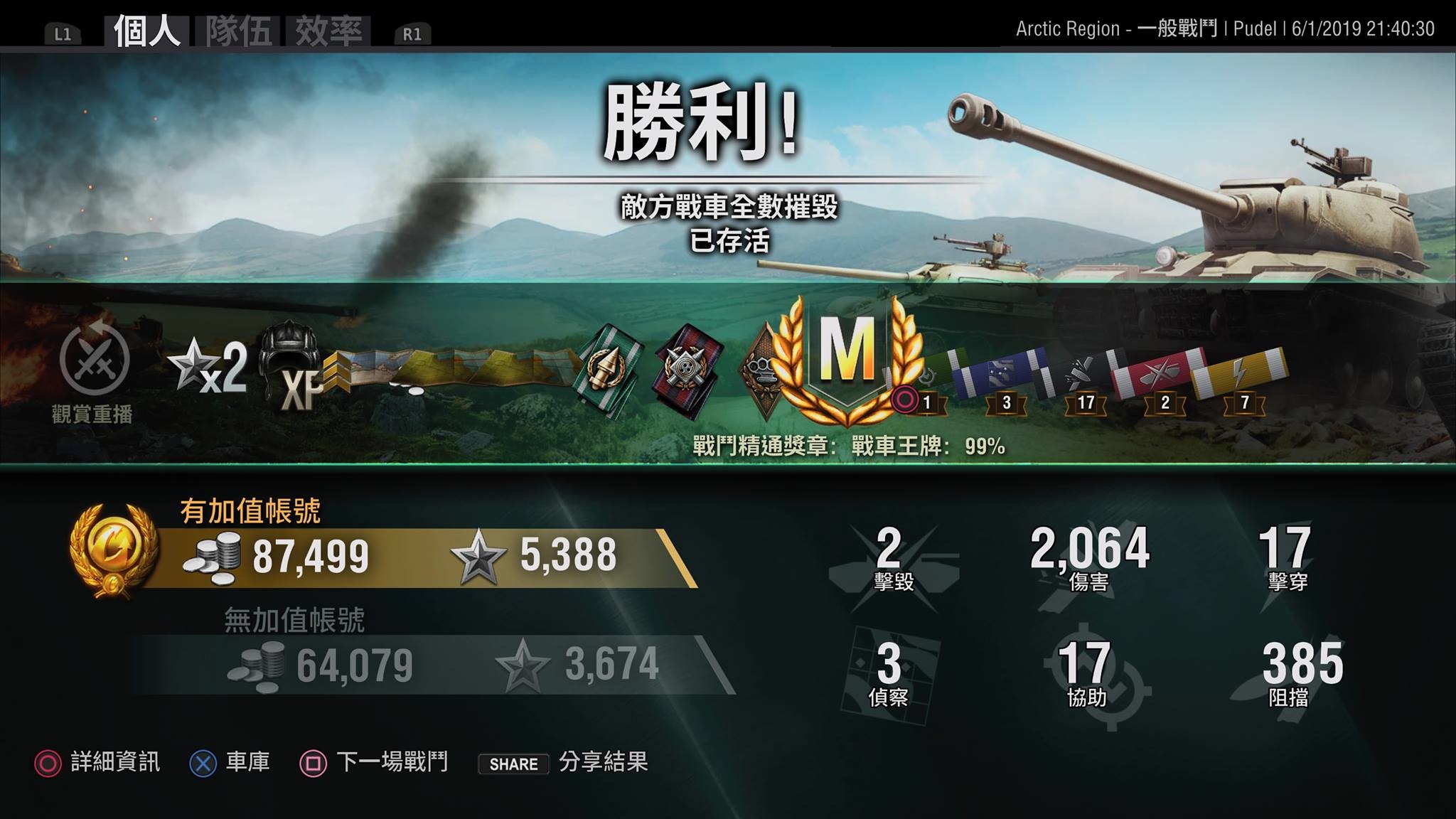Click the black-and-white ribbon with count 17
The image size is (1456, 819).
click(1079, 373)
